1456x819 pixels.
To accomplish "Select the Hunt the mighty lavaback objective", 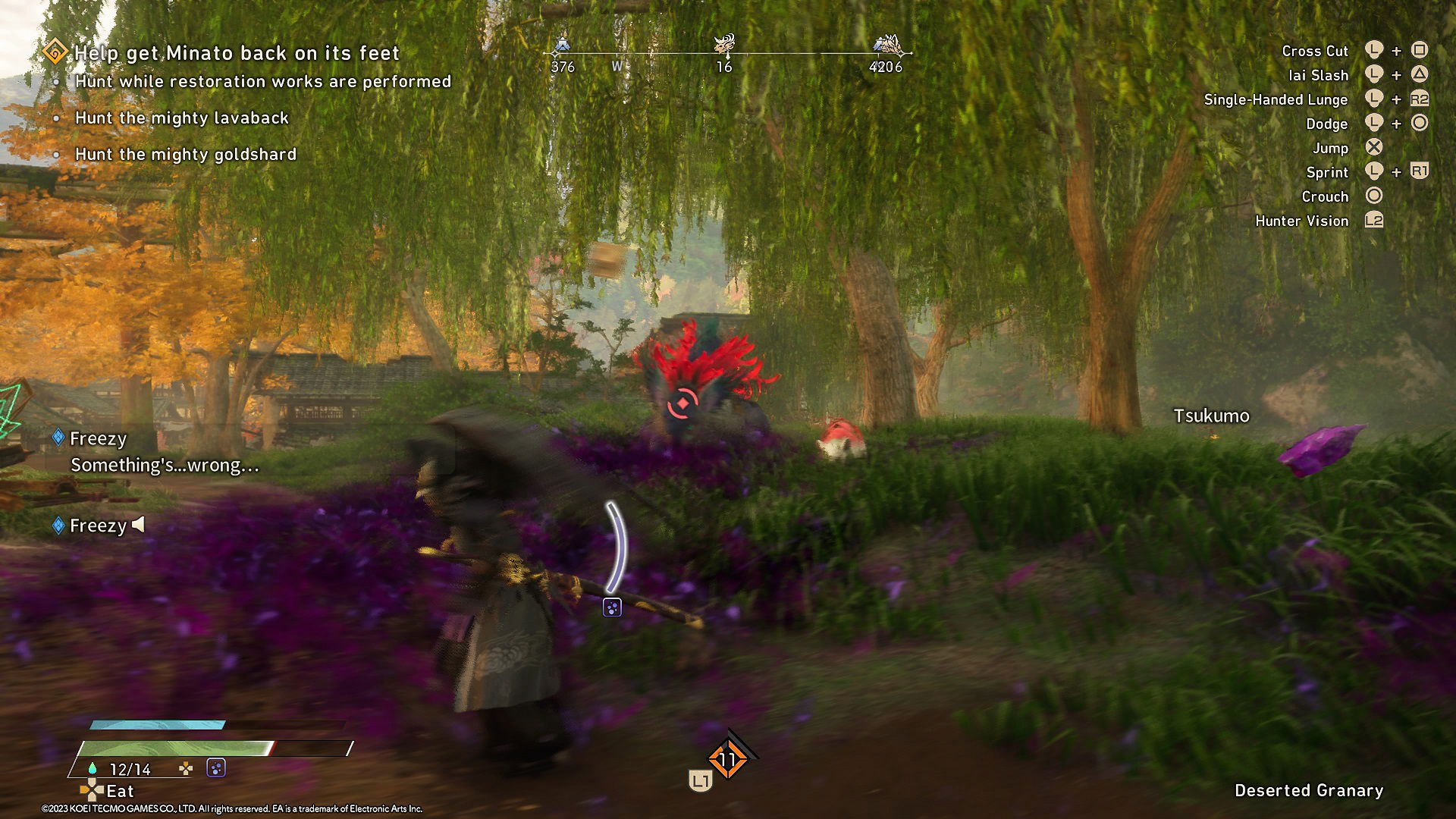I will coord(182,118).
